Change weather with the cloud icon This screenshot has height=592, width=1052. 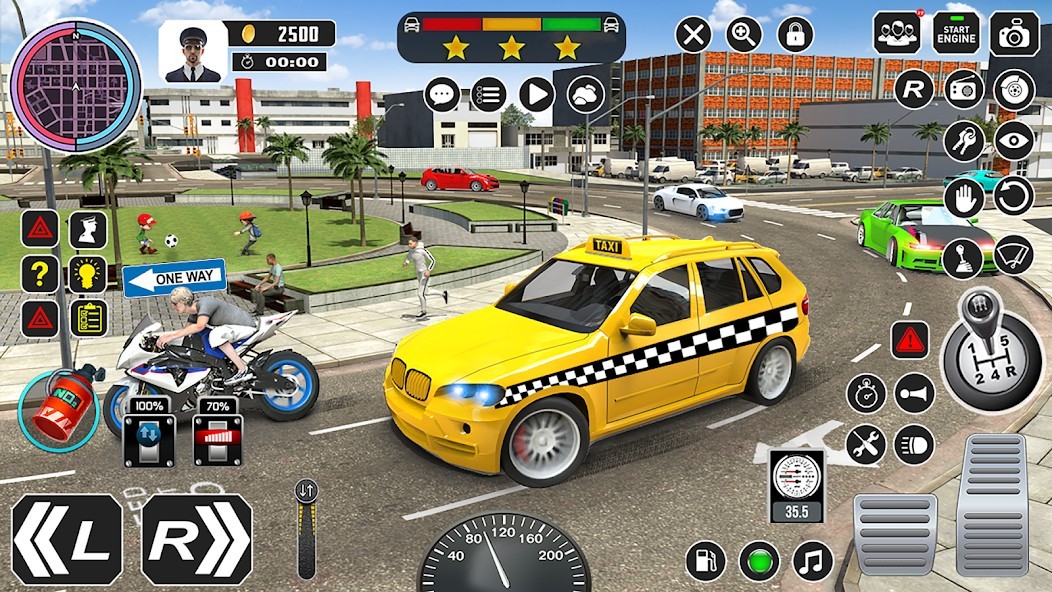tap(585, 95)
